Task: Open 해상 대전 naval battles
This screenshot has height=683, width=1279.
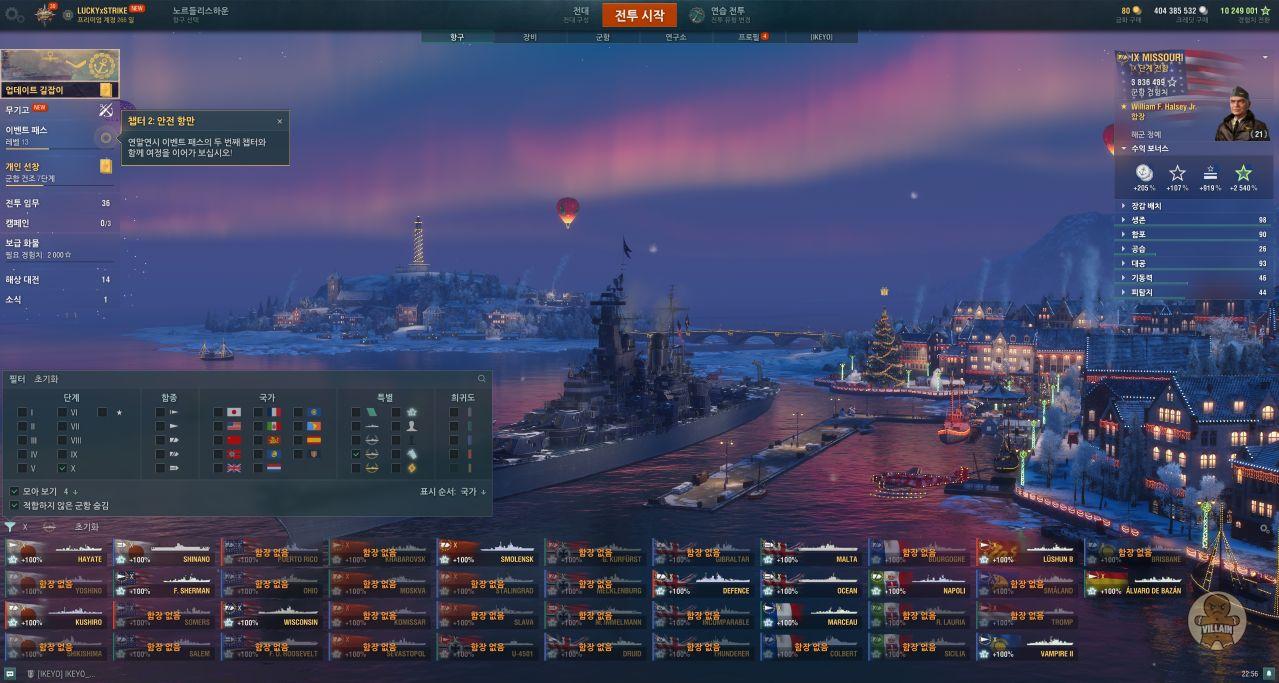Action: [23, 280]
